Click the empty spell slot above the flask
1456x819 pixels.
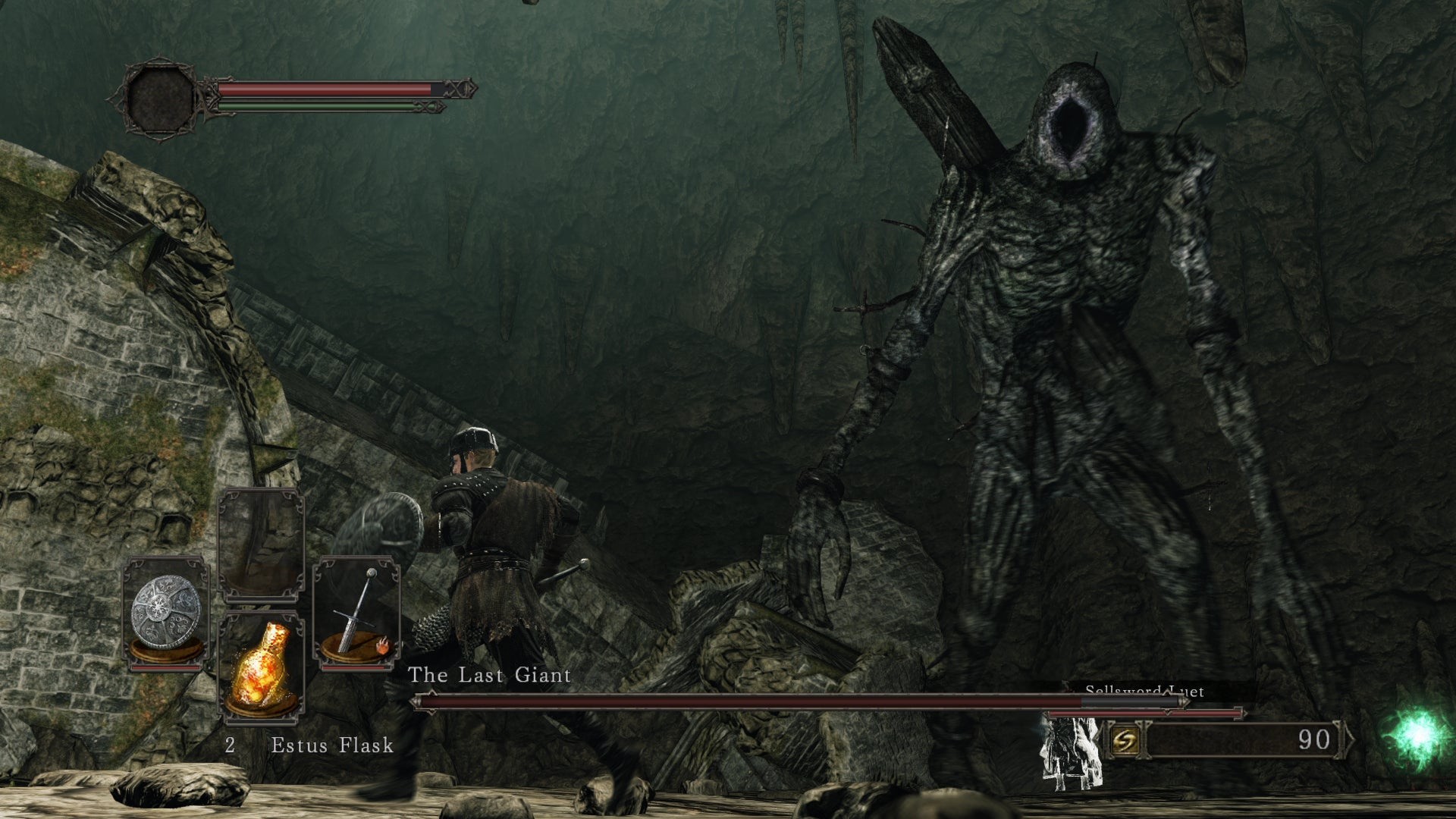click(x=261, y=546)
